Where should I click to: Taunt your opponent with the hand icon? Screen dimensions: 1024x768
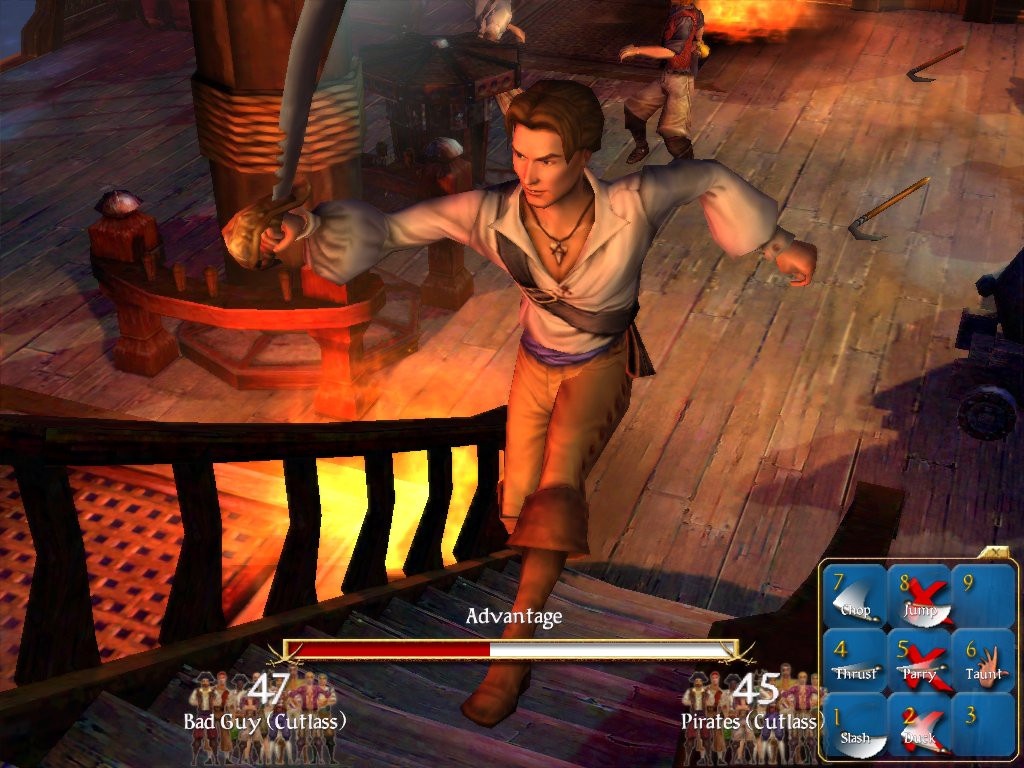[982, 662]
